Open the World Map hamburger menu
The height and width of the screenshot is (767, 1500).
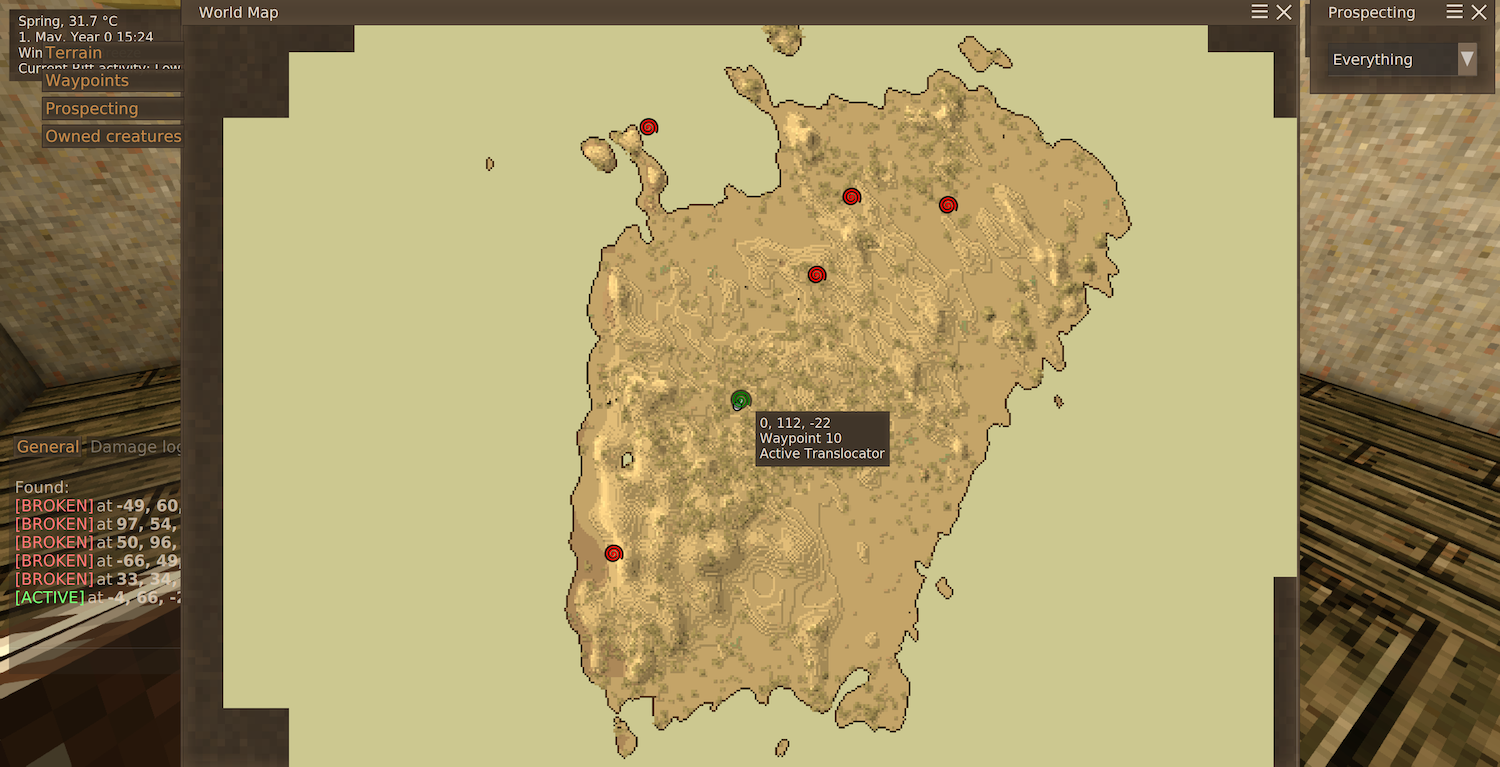click(1258, 12)
